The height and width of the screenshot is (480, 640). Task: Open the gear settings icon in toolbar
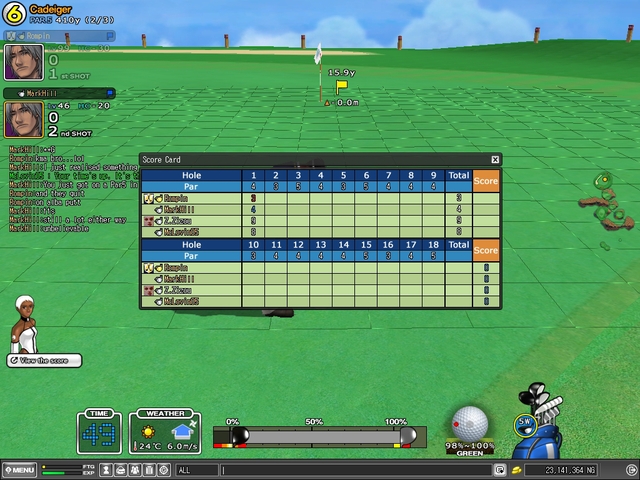(164, 469)
